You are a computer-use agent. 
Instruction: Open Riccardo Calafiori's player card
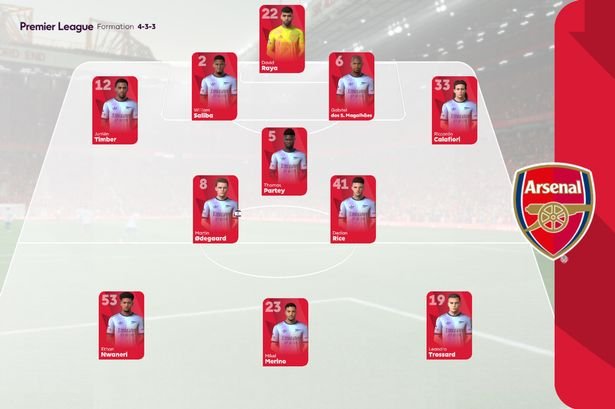(452, 110)
